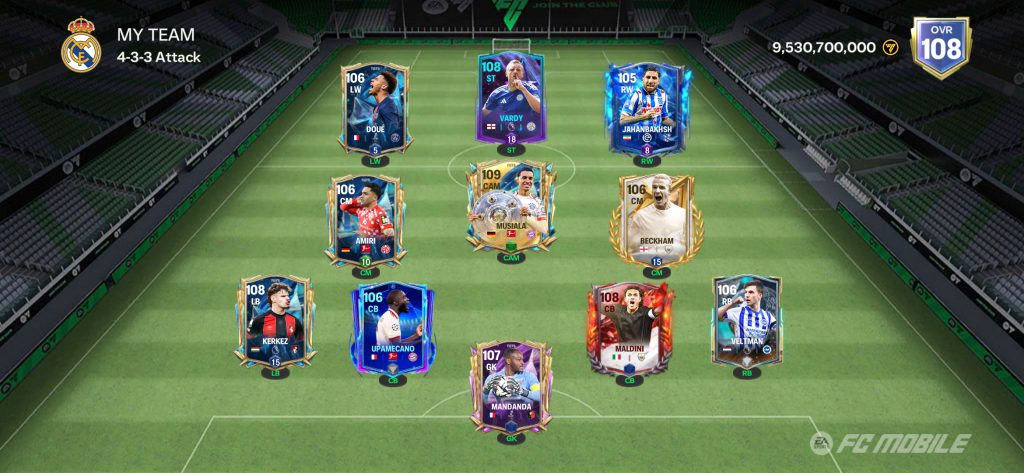Select the Doue left wing card
The width and height of the screenshot is (1024, 473).
click(374, 108)
